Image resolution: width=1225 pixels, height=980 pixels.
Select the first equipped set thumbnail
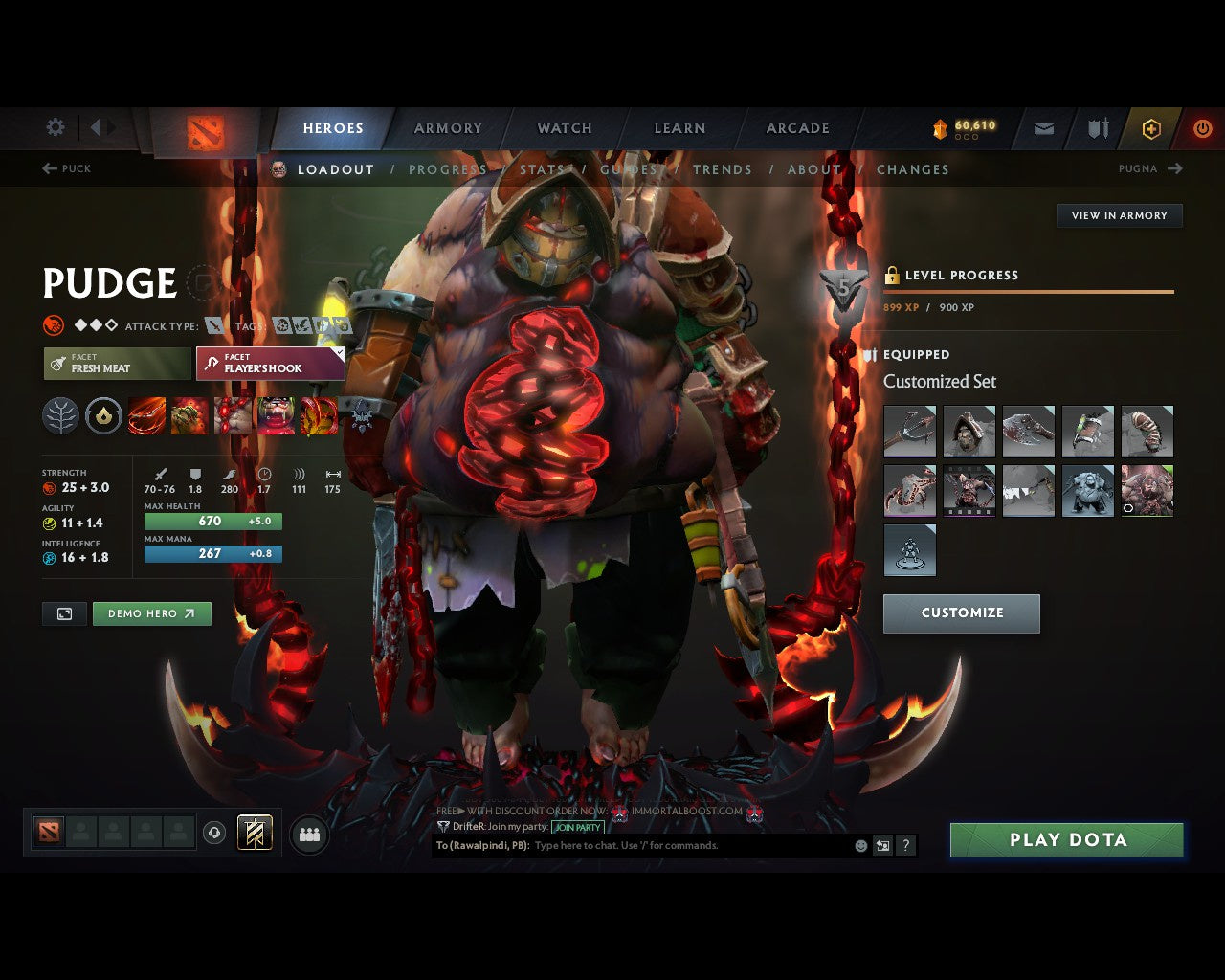click(909, 432)
